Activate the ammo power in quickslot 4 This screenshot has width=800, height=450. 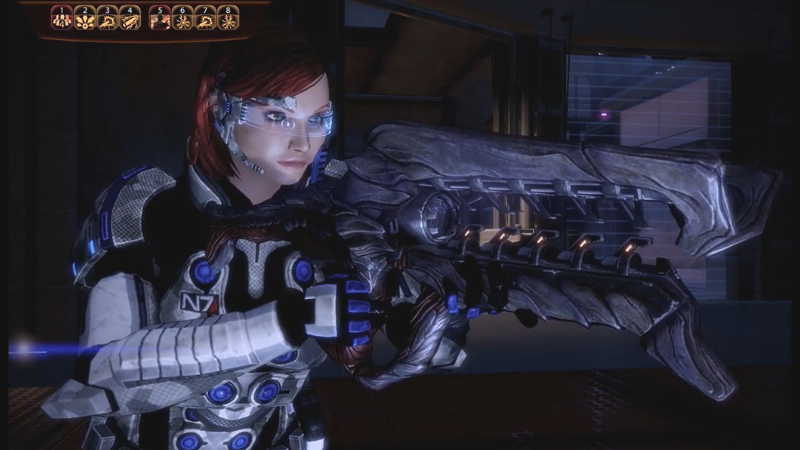(130, 20)
